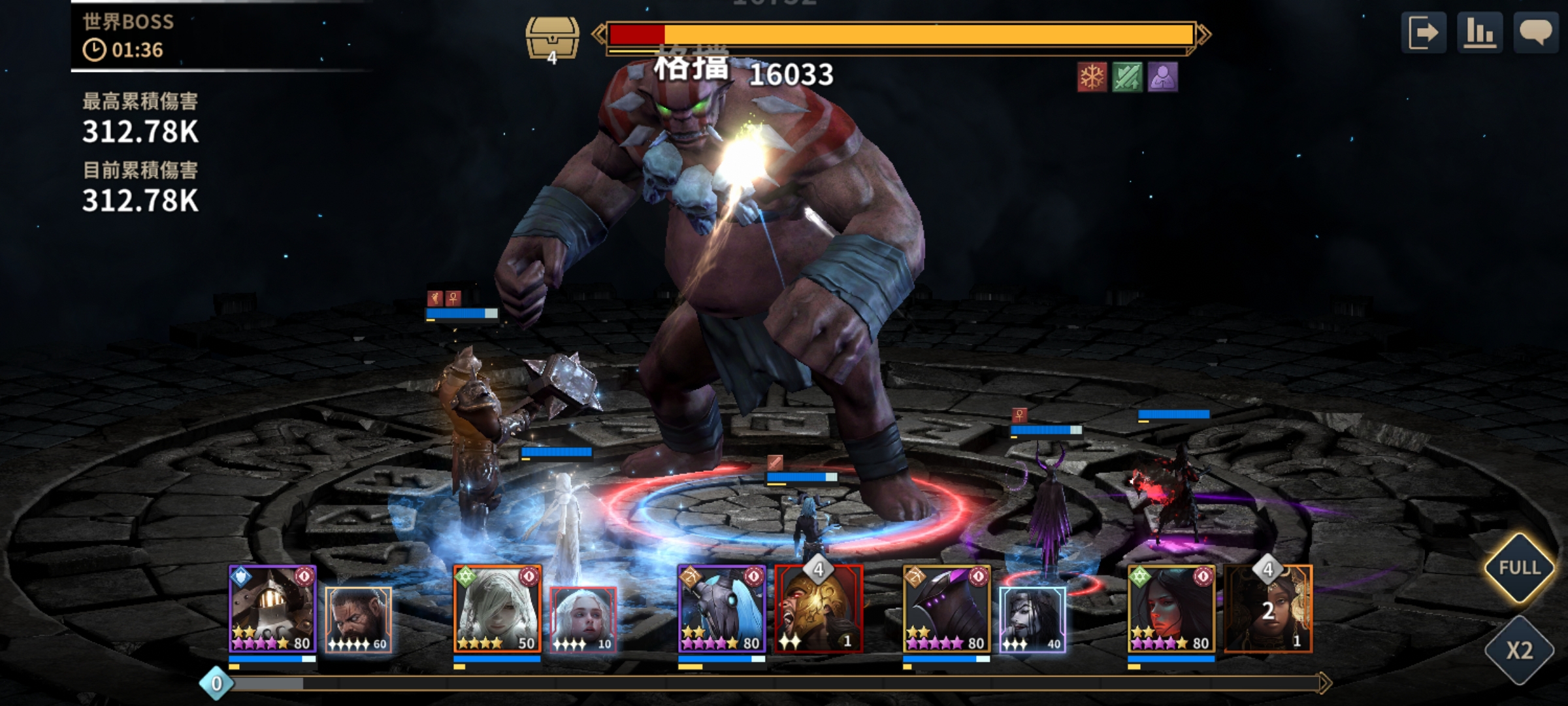Exit the battle via the door arrow icon
The width and height of the screenshot is (1568, 706).
(x=1423, y=33)
